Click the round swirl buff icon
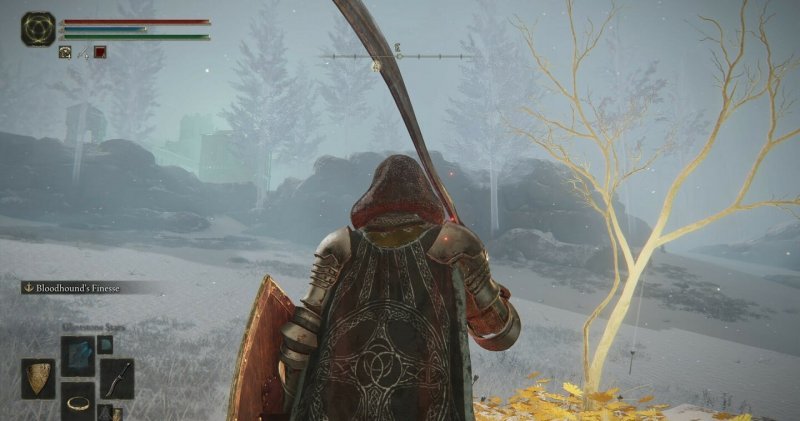 [65, 52]
